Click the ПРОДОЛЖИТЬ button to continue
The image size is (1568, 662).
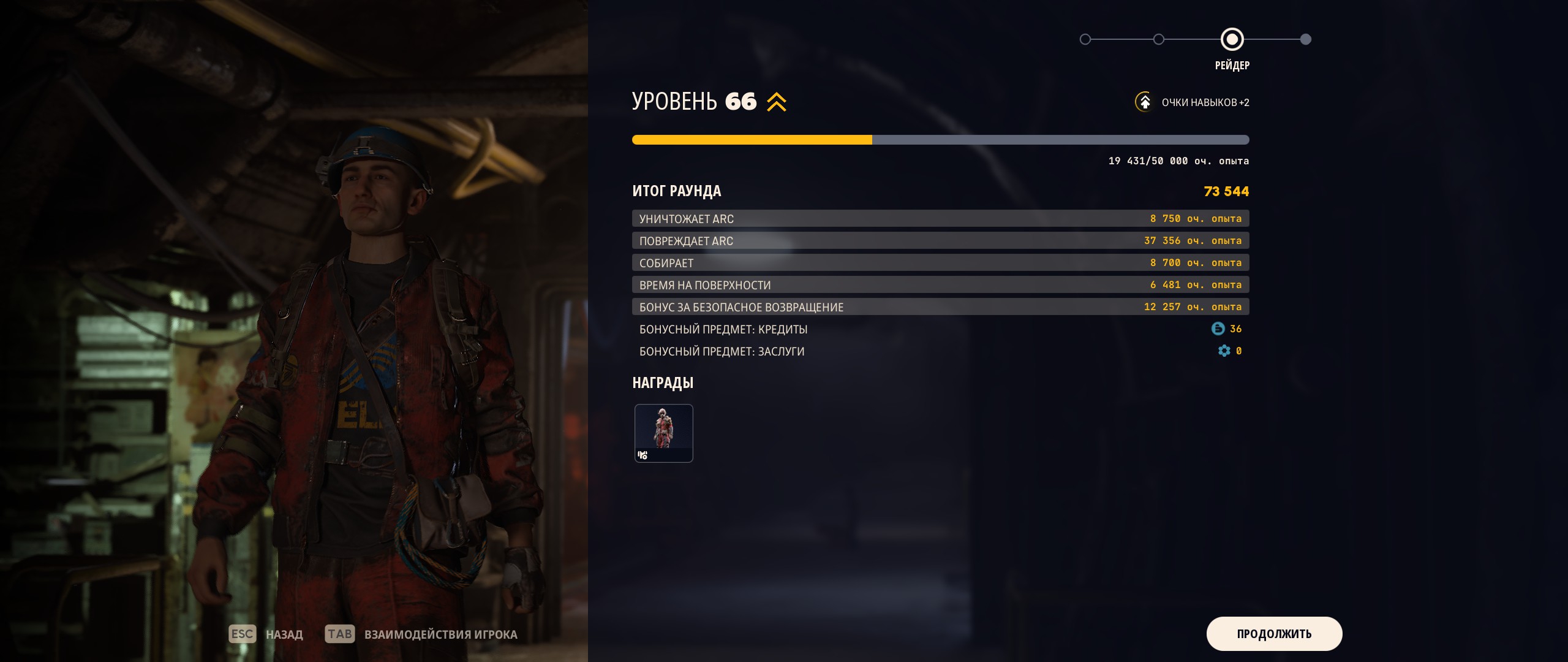pyautogui.click(x=1274, y=634)
